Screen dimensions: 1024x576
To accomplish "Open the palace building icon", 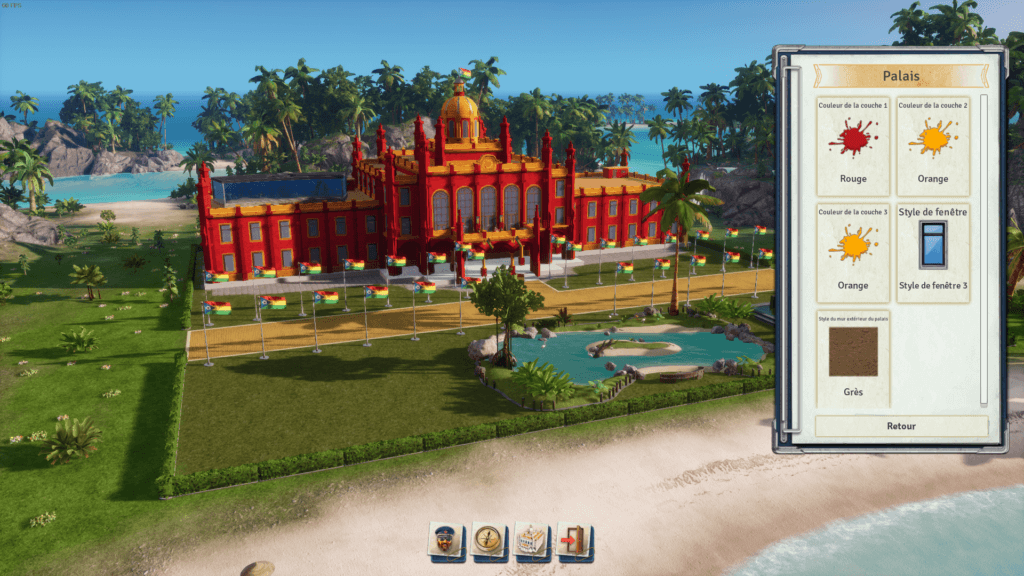I will [x=530, y=540].
